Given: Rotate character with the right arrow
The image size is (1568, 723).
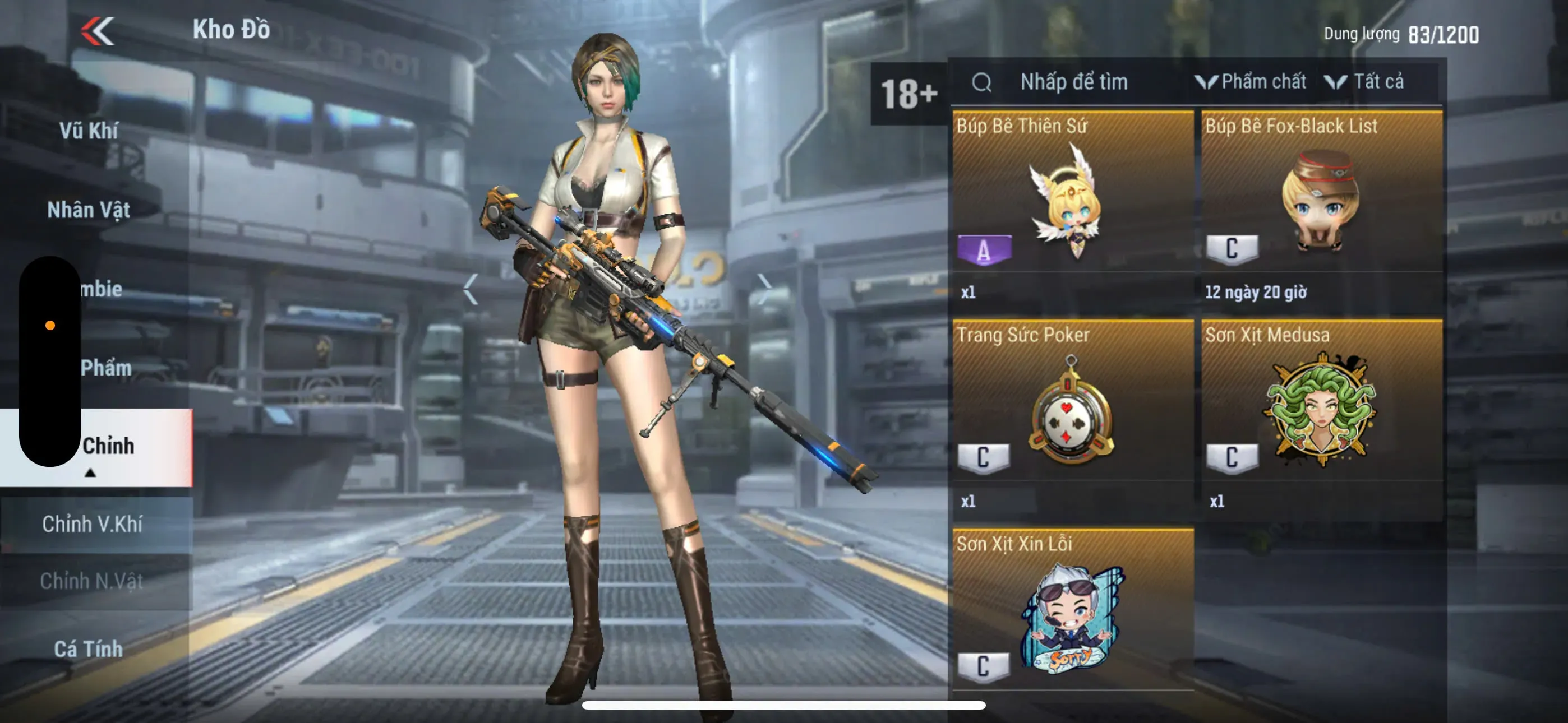Looking at the screenshot, I should click(x=764, y=289).
